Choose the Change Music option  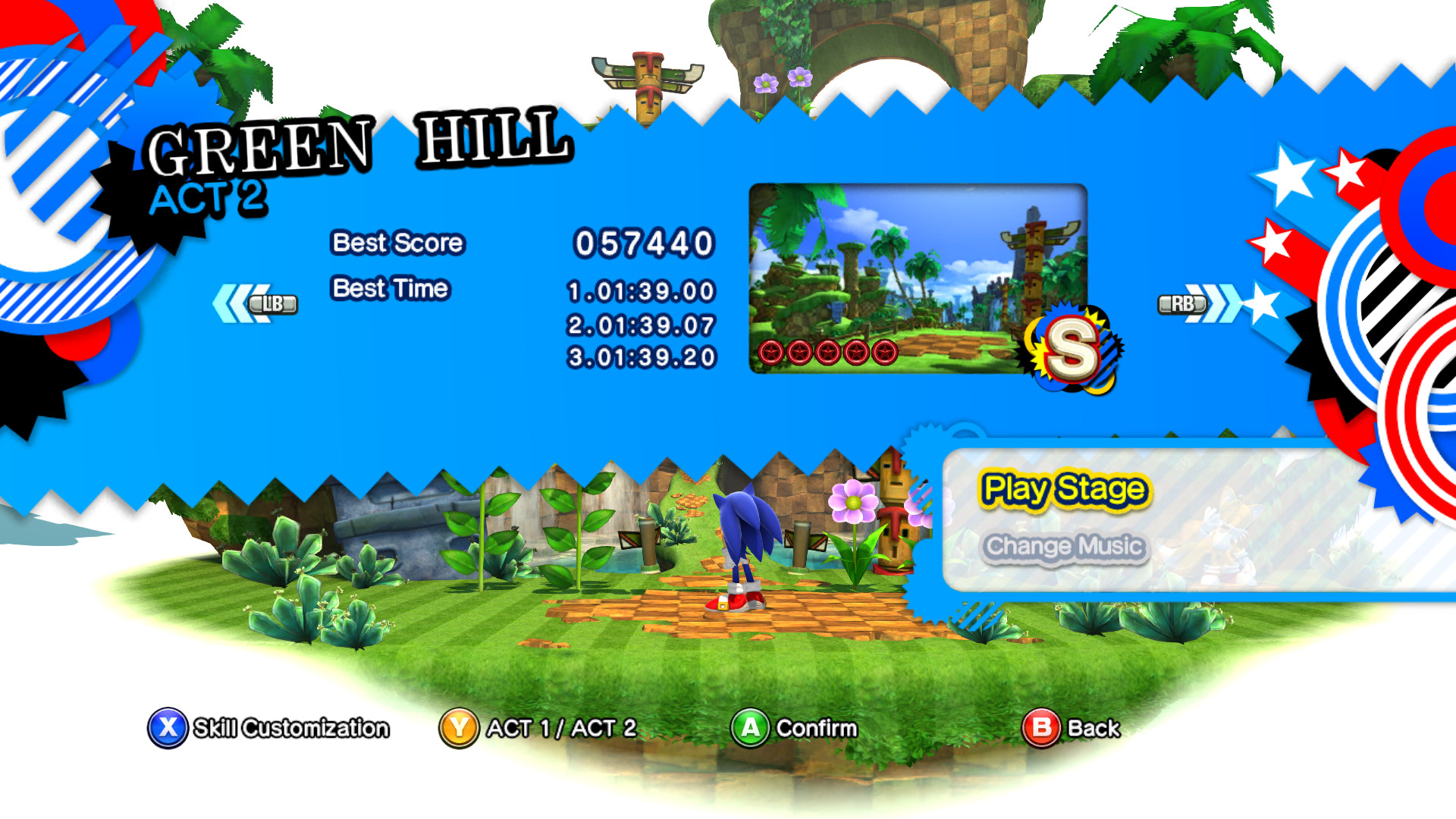tap(1065, 545)
